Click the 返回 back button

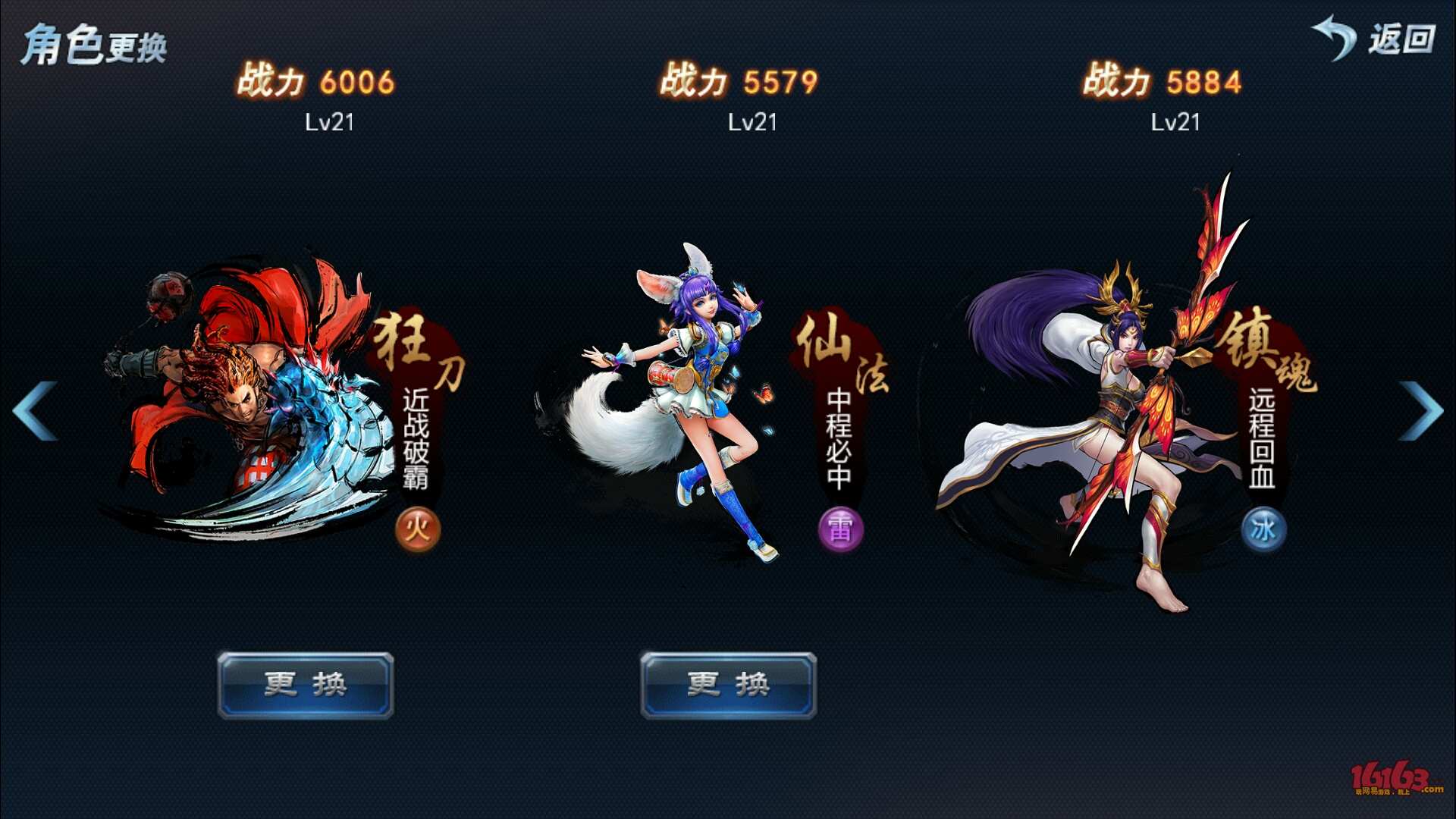[x=1374, y=38]
